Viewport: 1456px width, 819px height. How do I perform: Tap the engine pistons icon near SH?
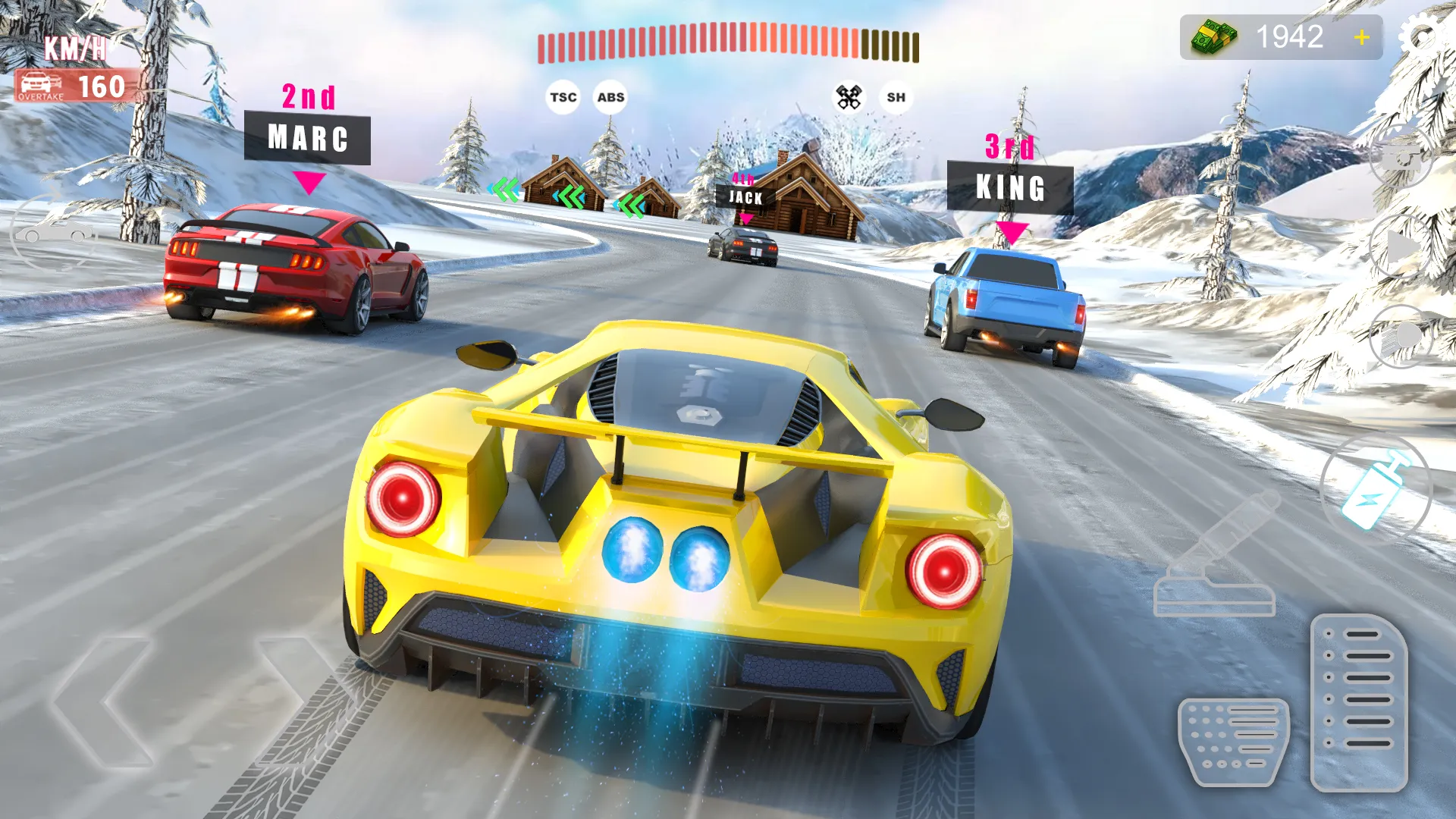849,95
